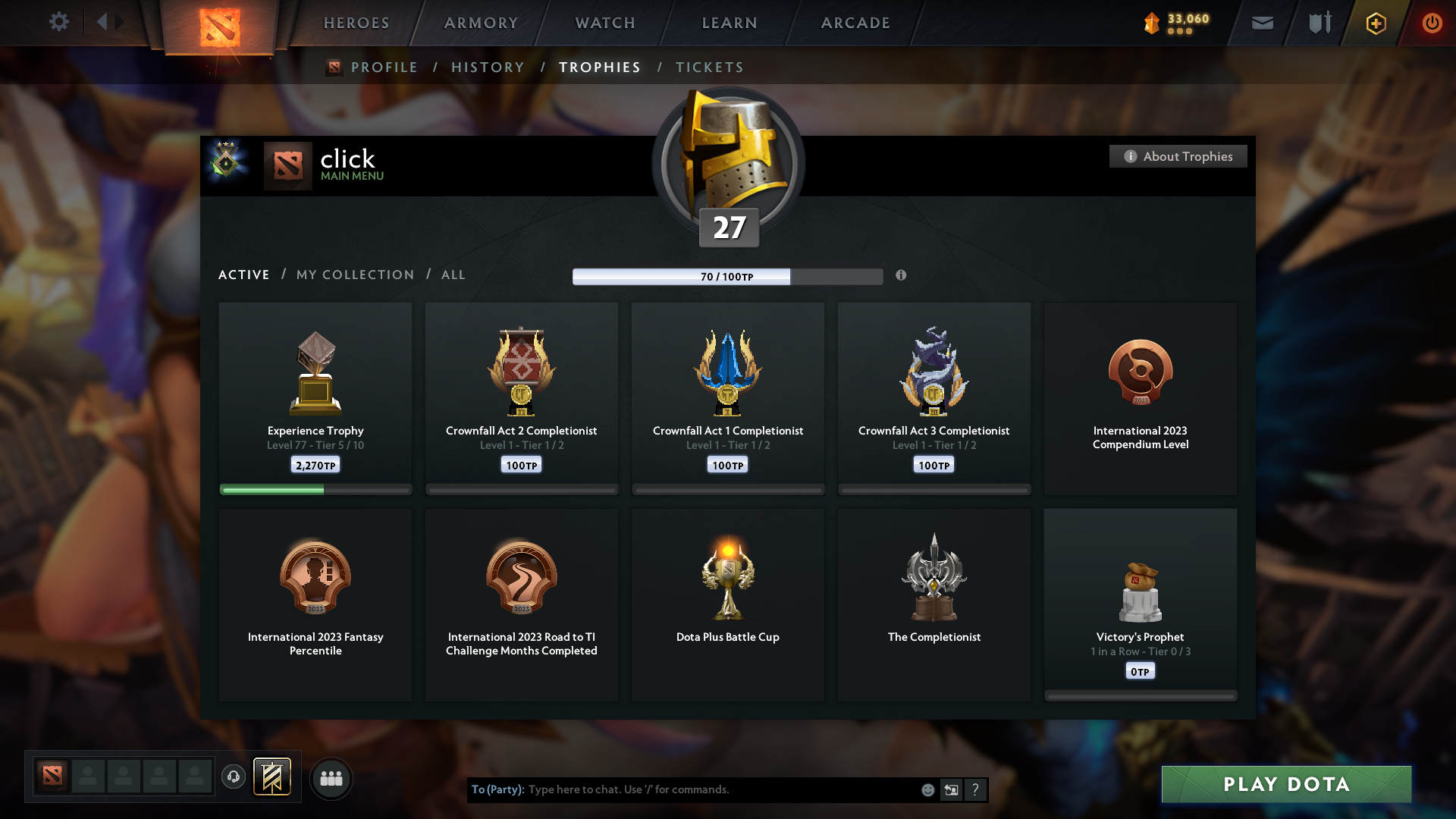1456x819 pixels.
Task: Open the friends list with the people icon
Action: pyautogui.click(x=331, y=778)
